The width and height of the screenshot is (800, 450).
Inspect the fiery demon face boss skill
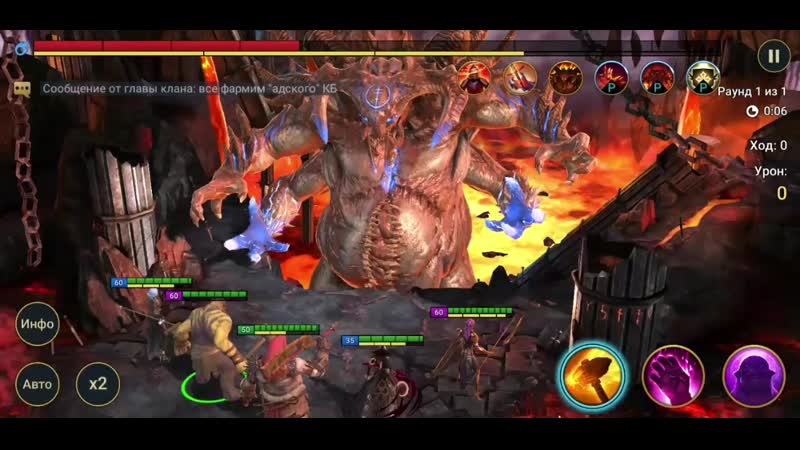tap(565, 77)
